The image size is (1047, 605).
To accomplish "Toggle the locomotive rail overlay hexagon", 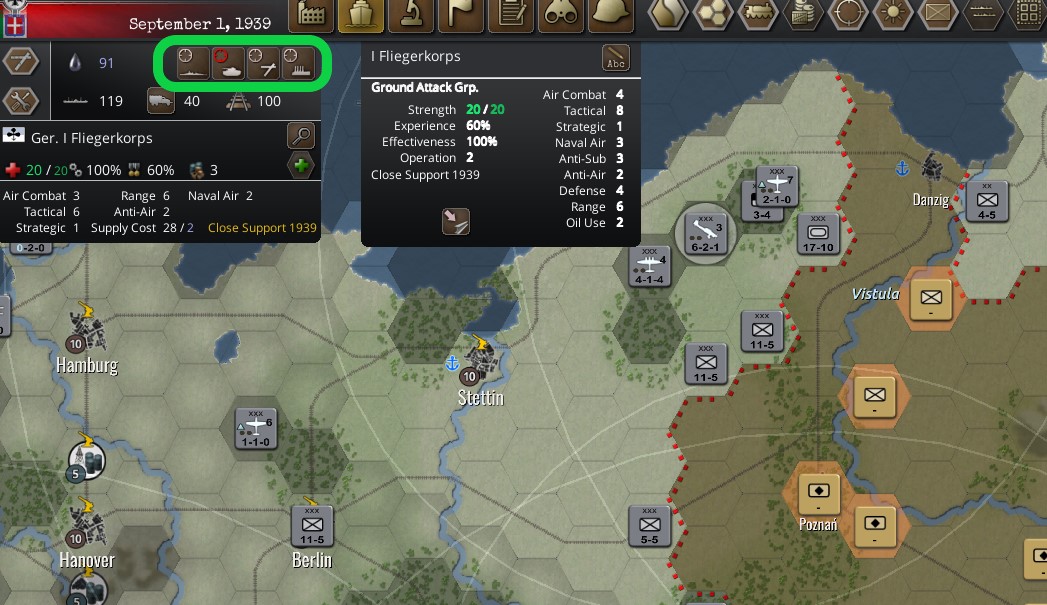I will point(761,14).
